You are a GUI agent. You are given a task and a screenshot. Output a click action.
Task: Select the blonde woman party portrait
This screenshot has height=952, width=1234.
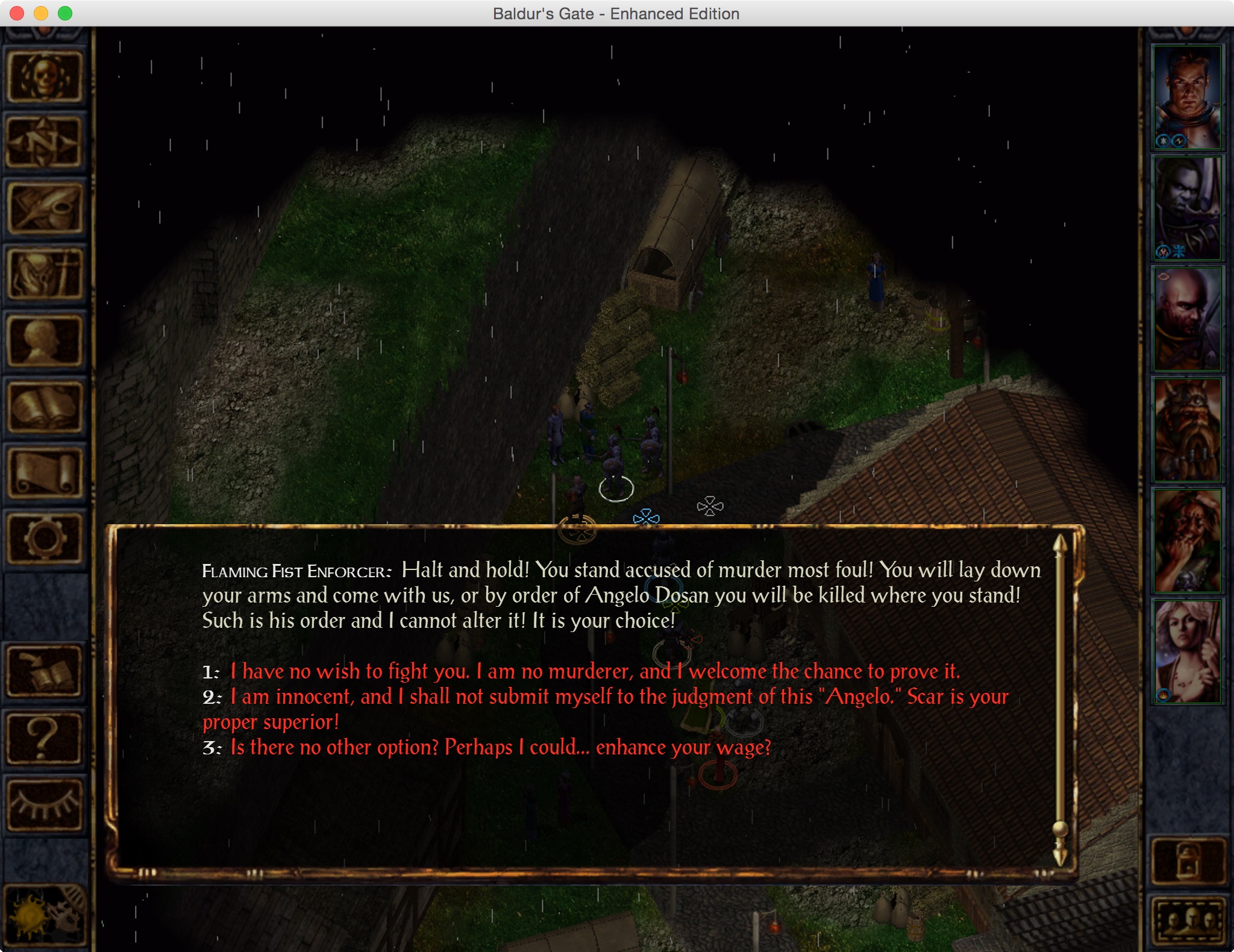1187,652
